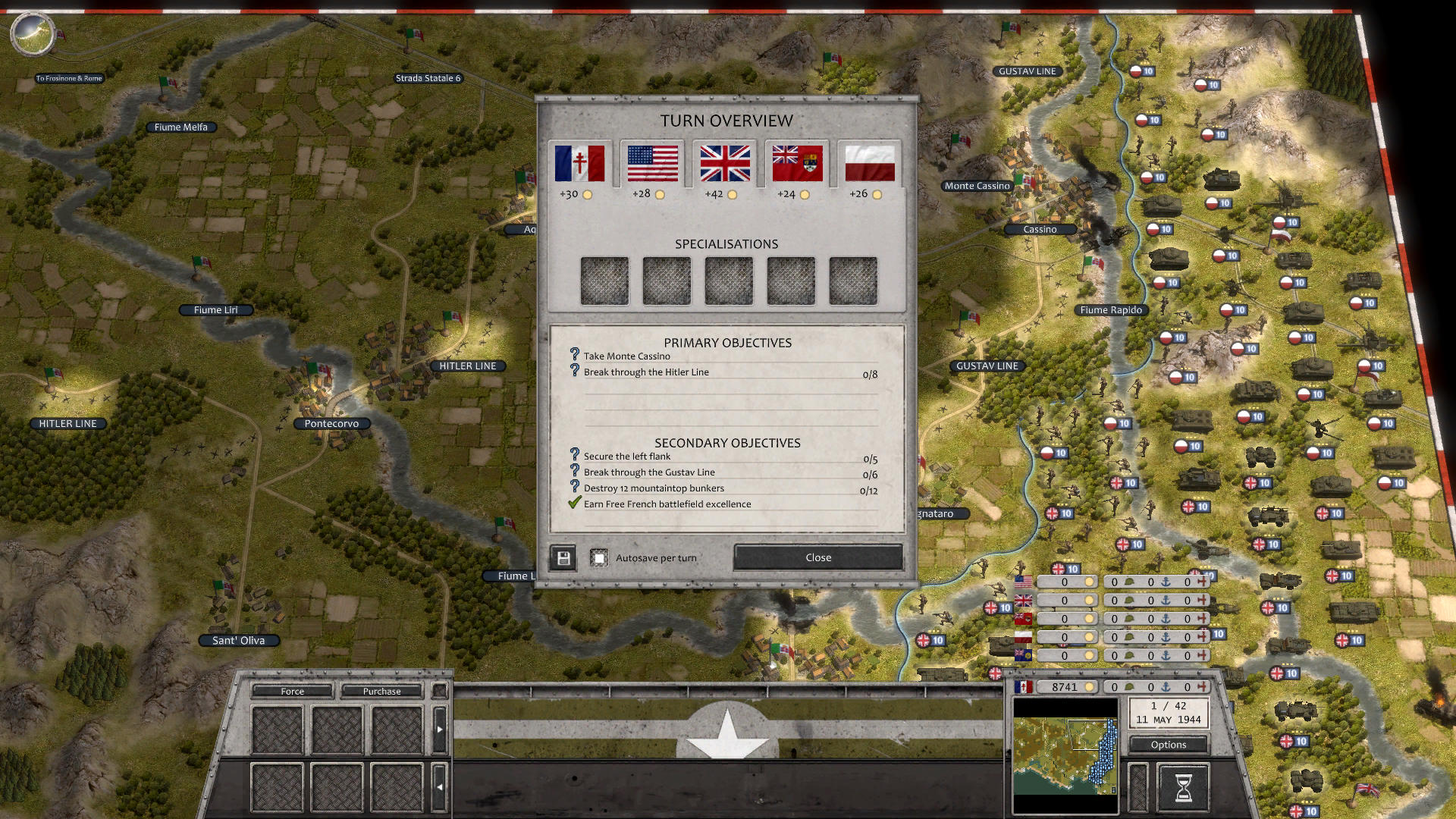This screenshot has height=819, width=1456.
Task: Click the save game disk icon
Action: [562, 557]
